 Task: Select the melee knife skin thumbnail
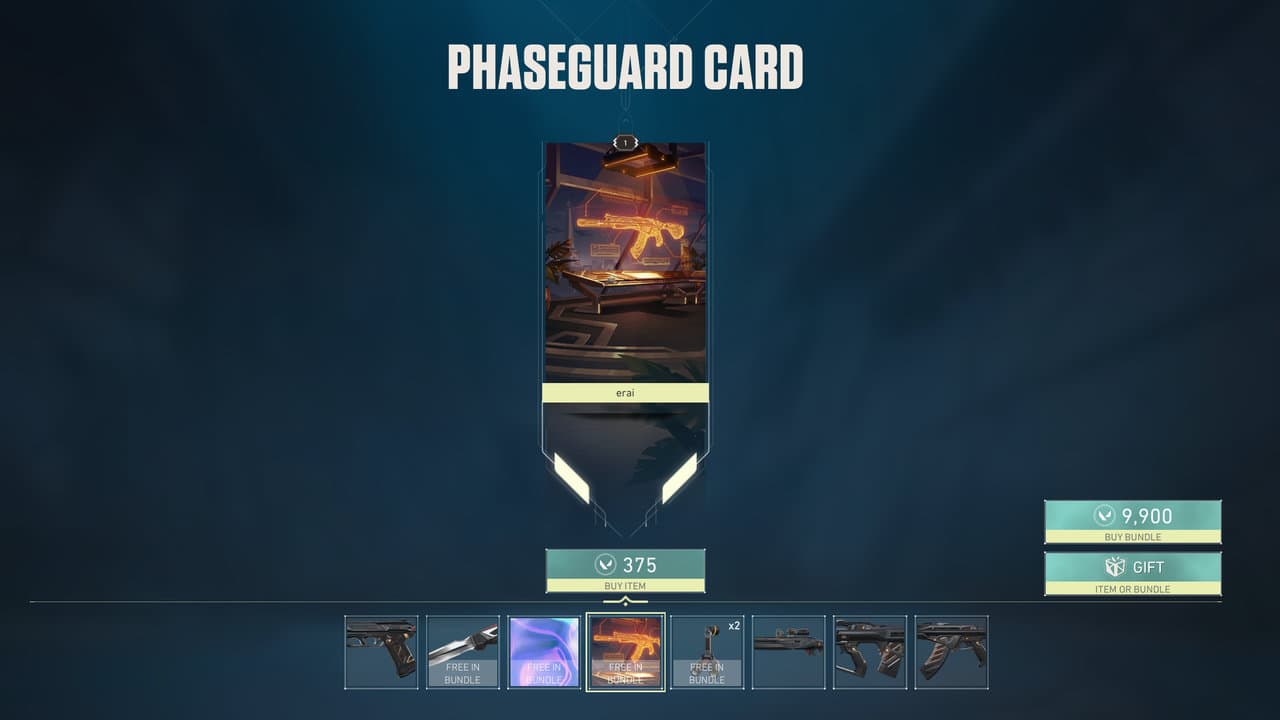[461, 650]
